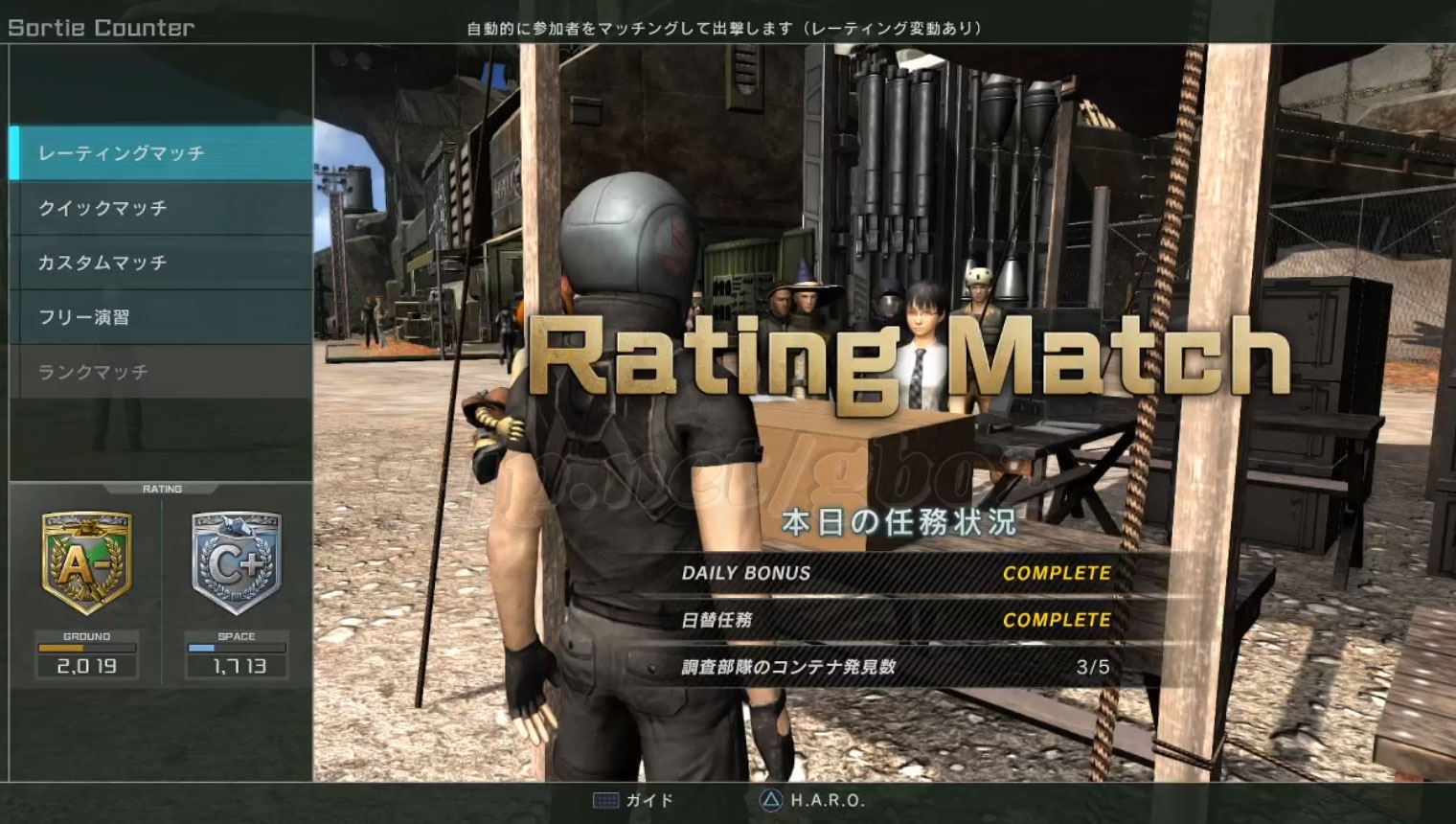Image resolution: width=1456 pixels, height=824 pixels.
Task: Click the greyed-out ランクマッチ entry
Action: 161,372
